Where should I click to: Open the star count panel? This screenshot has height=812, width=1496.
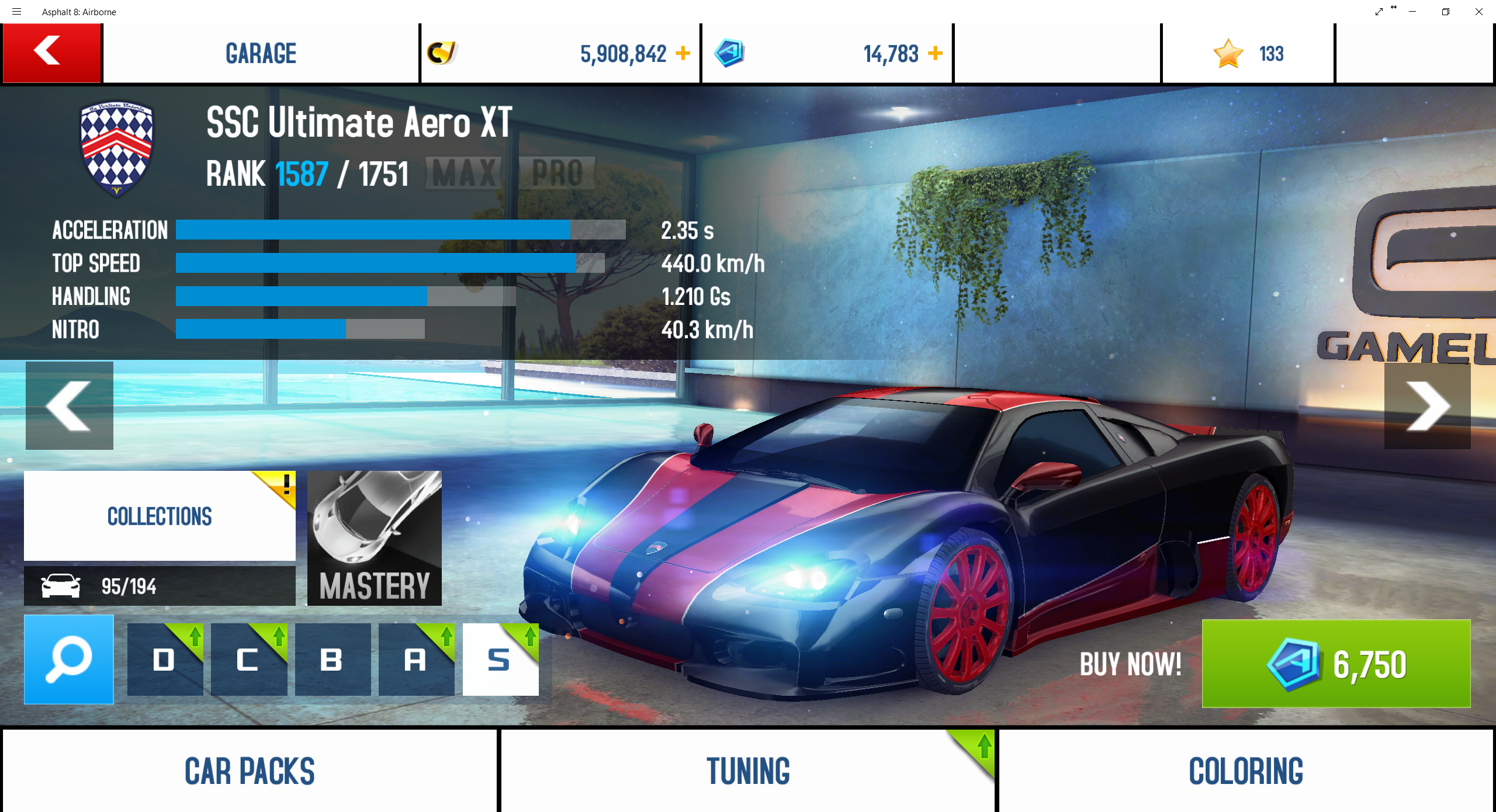click(x=1248, y=53)
